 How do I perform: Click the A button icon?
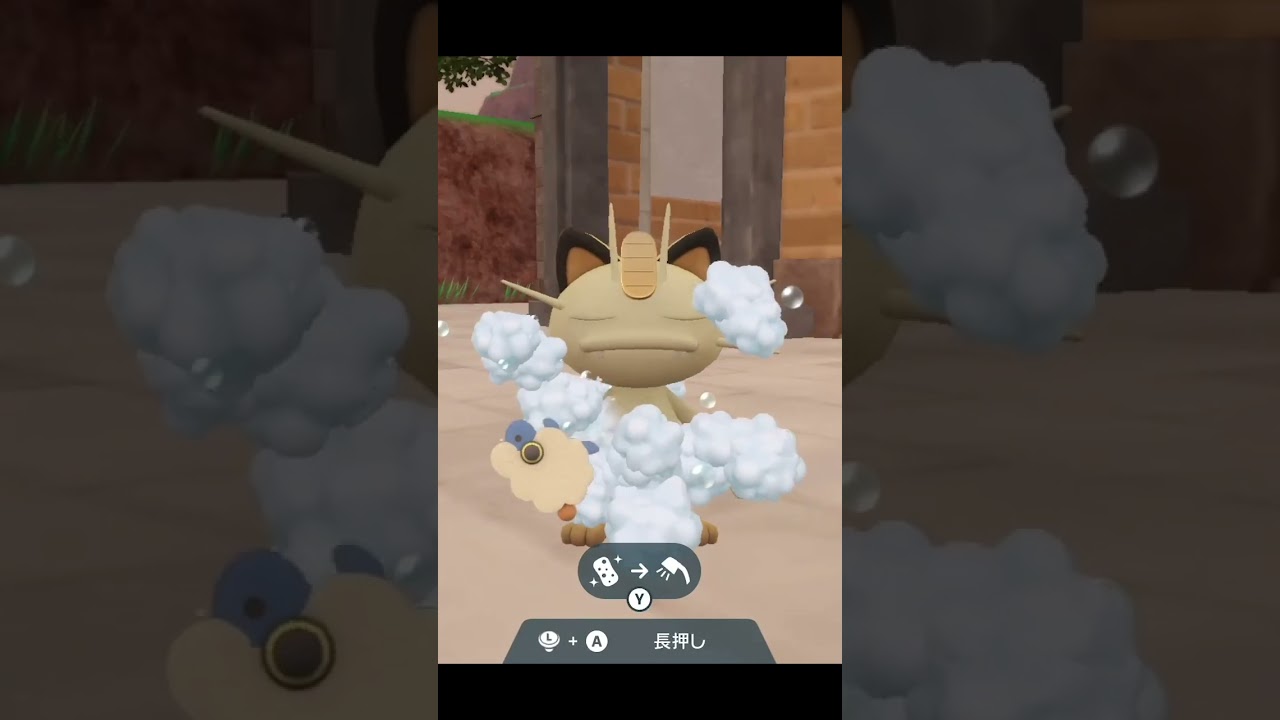pos(597,640)
